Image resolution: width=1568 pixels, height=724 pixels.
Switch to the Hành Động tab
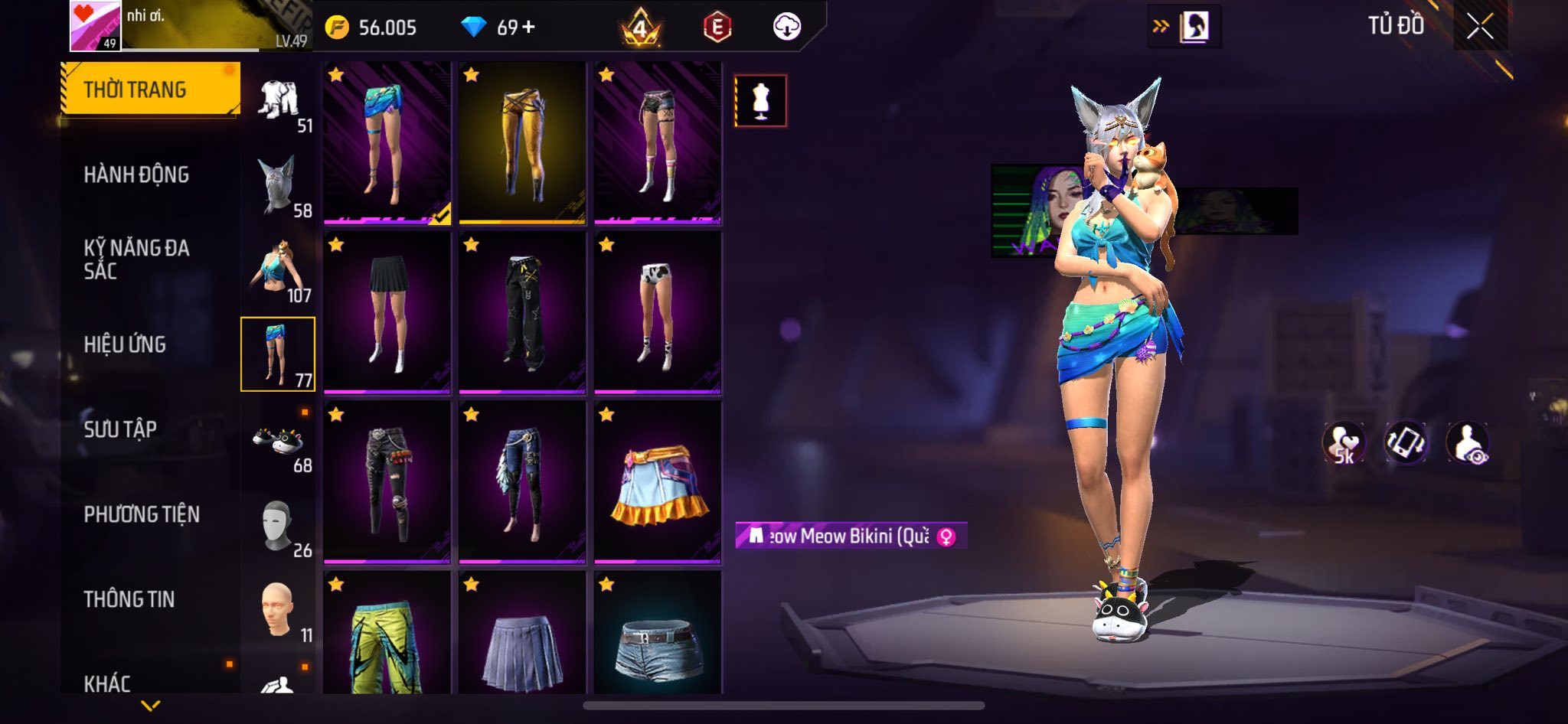[x=136, y=175]
